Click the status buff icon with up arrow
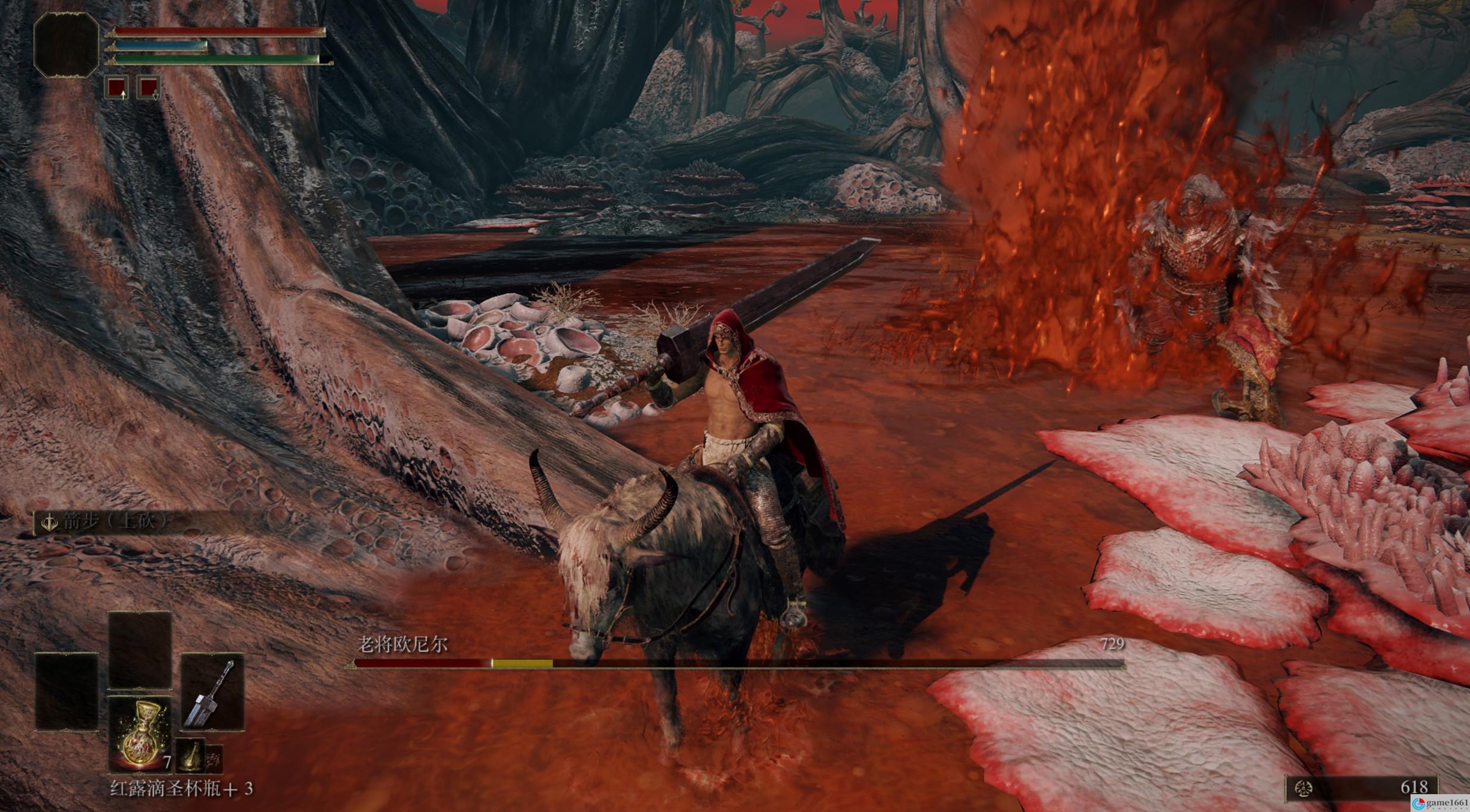1470x812 pixels. (x=117, y=87)
